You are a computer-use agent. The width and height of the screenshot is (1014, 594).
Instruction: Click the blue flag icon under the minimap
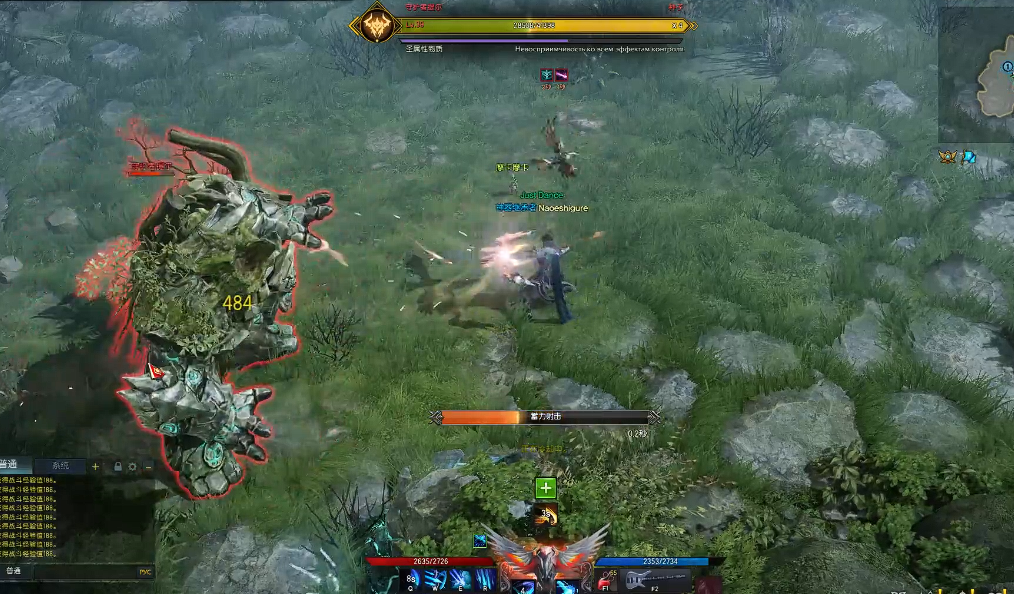969,157
